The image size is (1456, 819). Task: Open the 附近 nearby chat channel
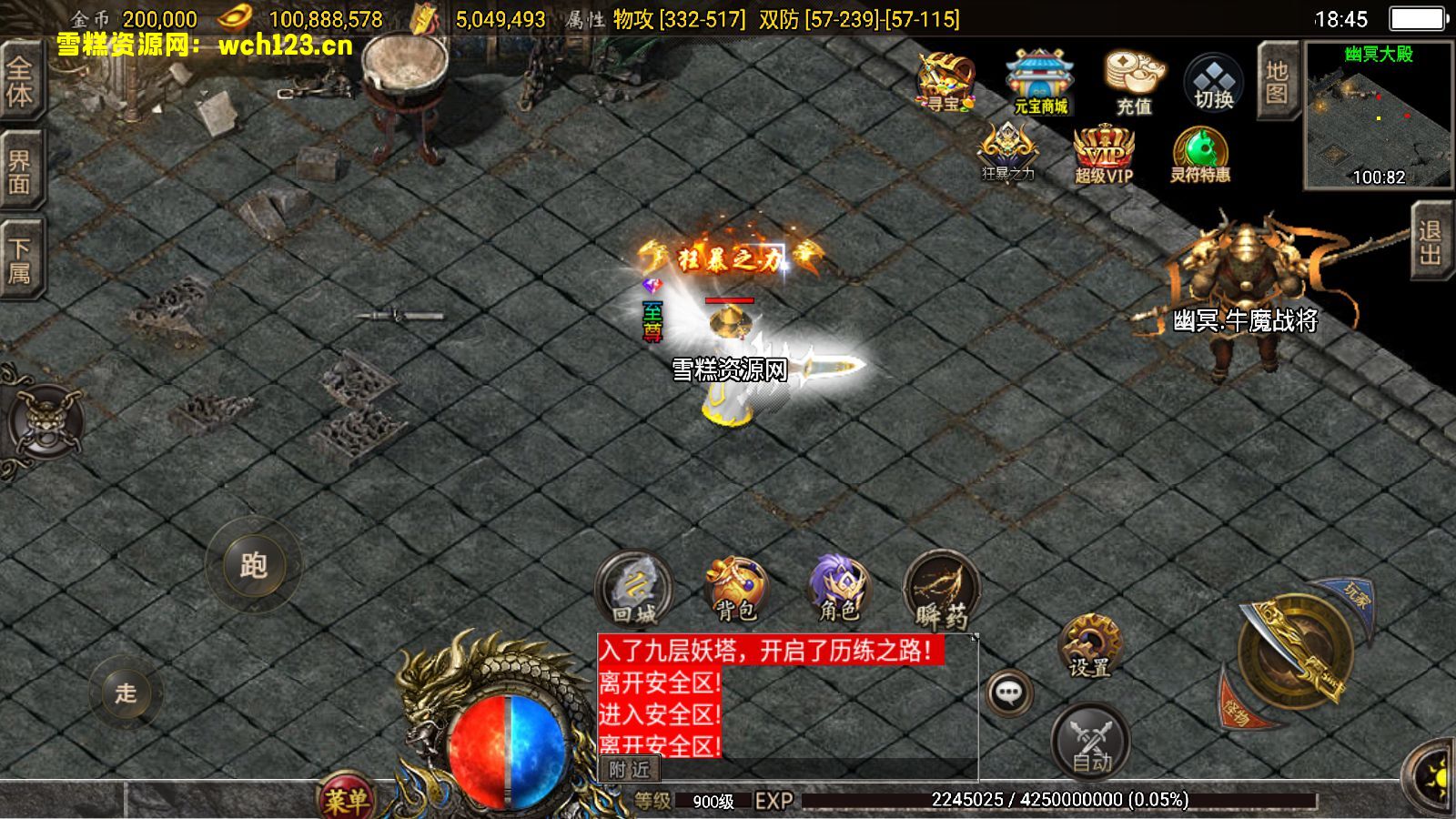(x=631, y=768)
